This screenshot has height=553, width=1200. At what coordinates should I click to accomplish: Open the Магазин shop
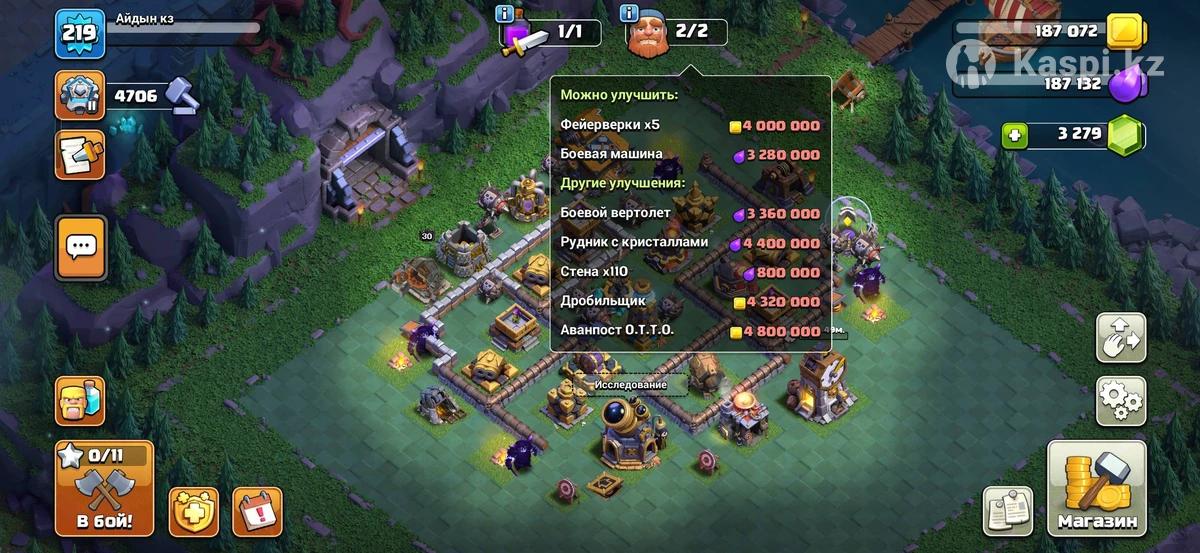point(1096,488)
